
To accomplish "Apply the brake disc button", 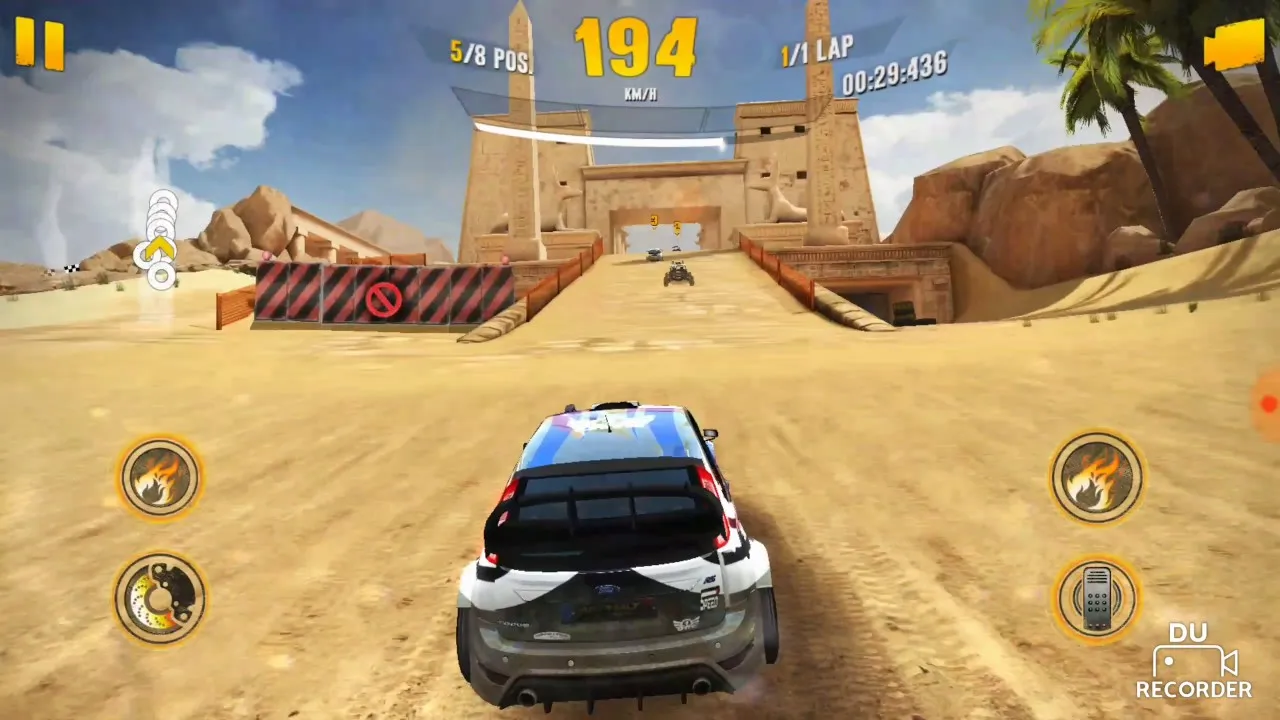I will (x=160, y=598).
